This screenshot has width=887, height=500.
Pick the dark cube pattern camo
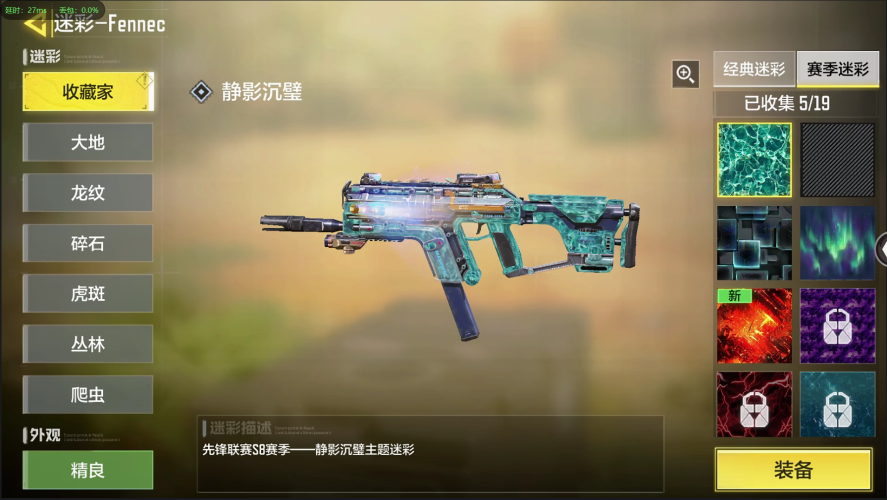click(x=754, y=243)
